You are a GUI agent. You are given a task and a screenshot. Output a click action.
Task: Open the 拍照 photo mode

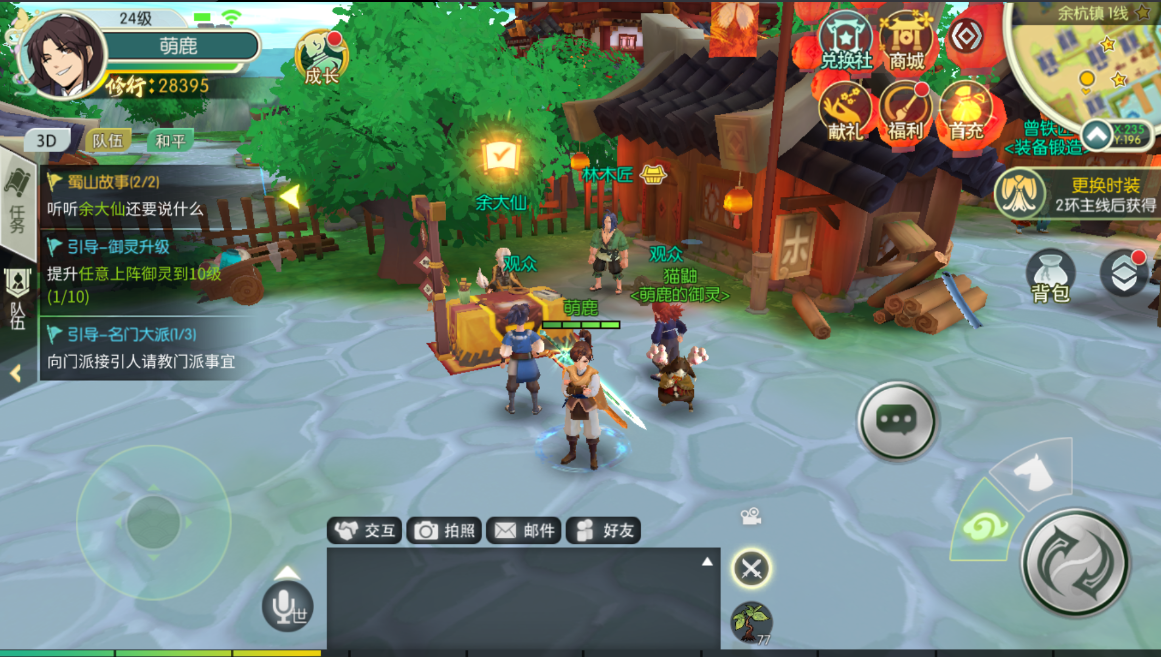click(x=446, y=531)
